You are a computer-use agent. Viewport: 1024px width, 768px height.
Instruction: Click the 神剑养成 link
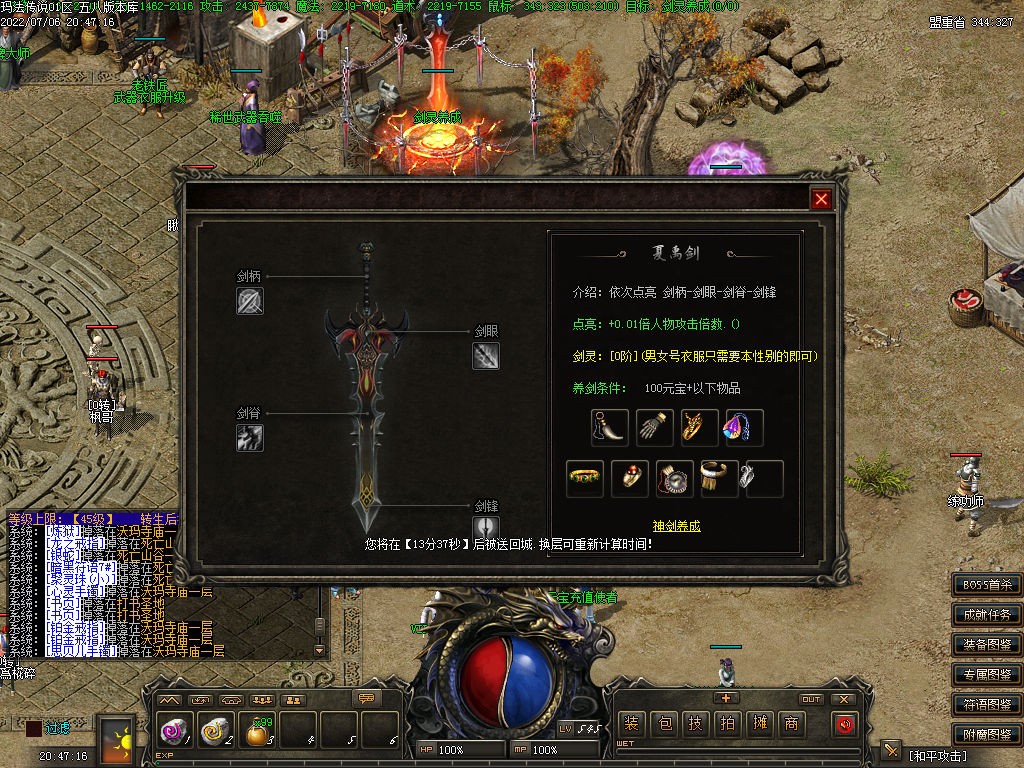(676, 526)
